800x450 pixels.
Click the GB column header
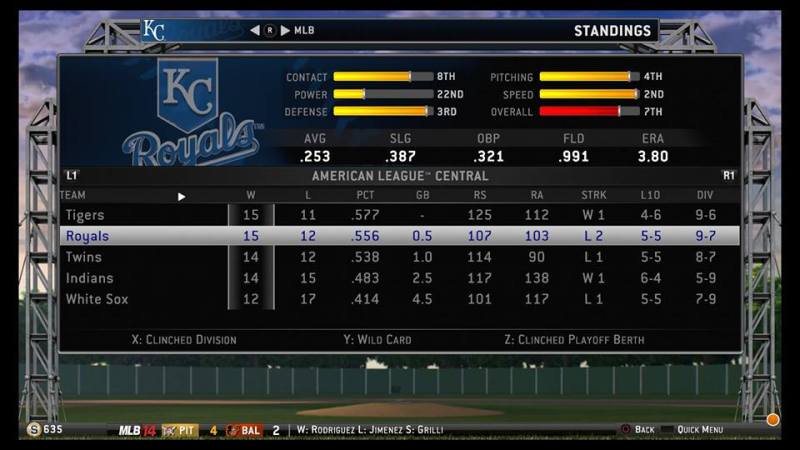(423, 195)
